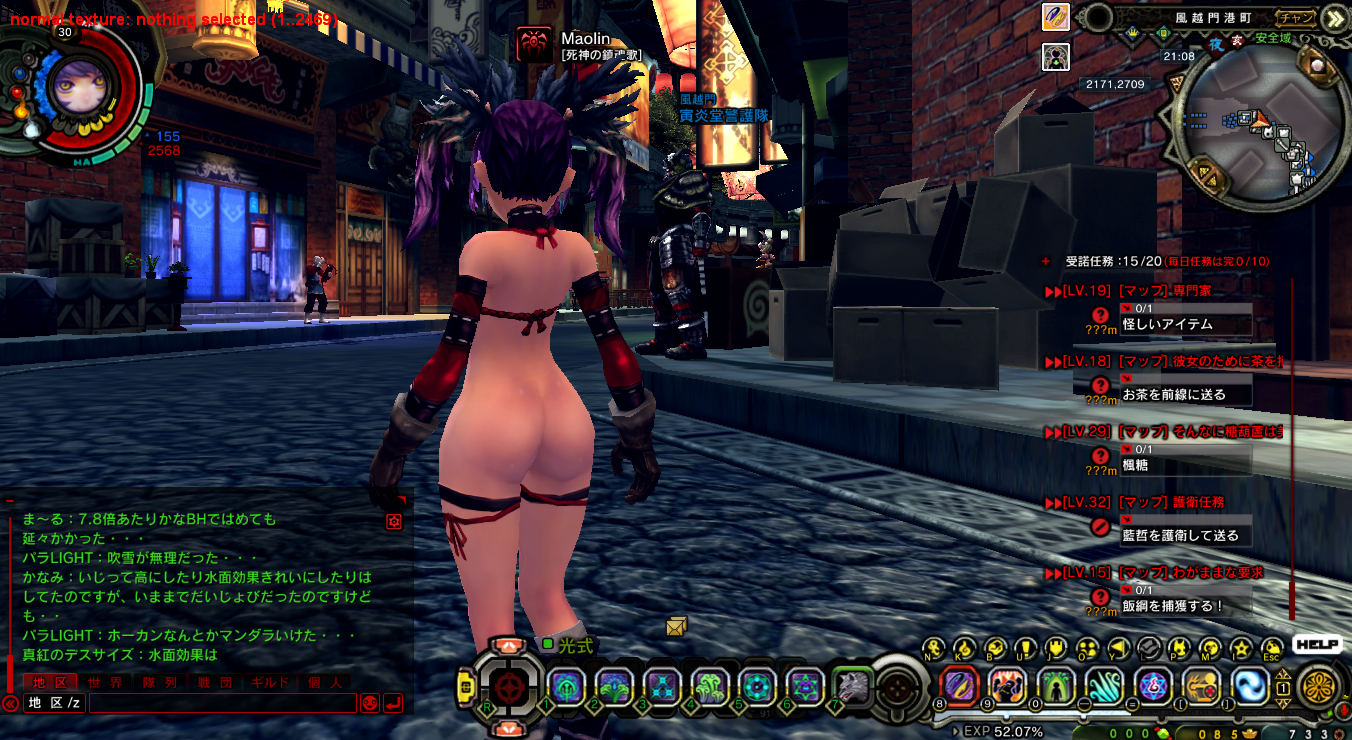Open the chat emoticon smiley button
The width and height of the screenshot is (1352, 740).
click(x=370, y=703)
